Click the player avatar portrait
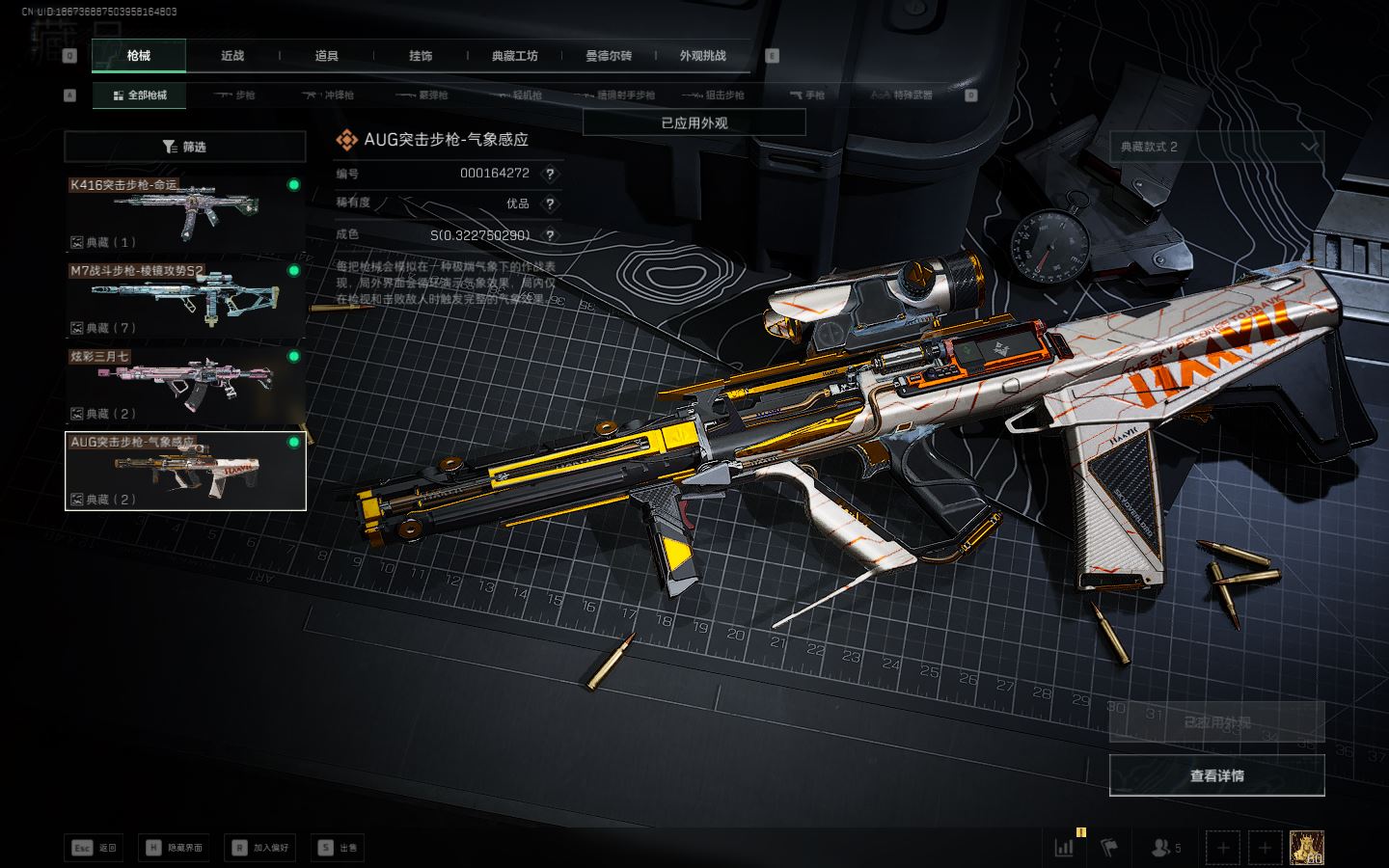This screenshot has height=868, width=1389. click(x=1306, y=848)
